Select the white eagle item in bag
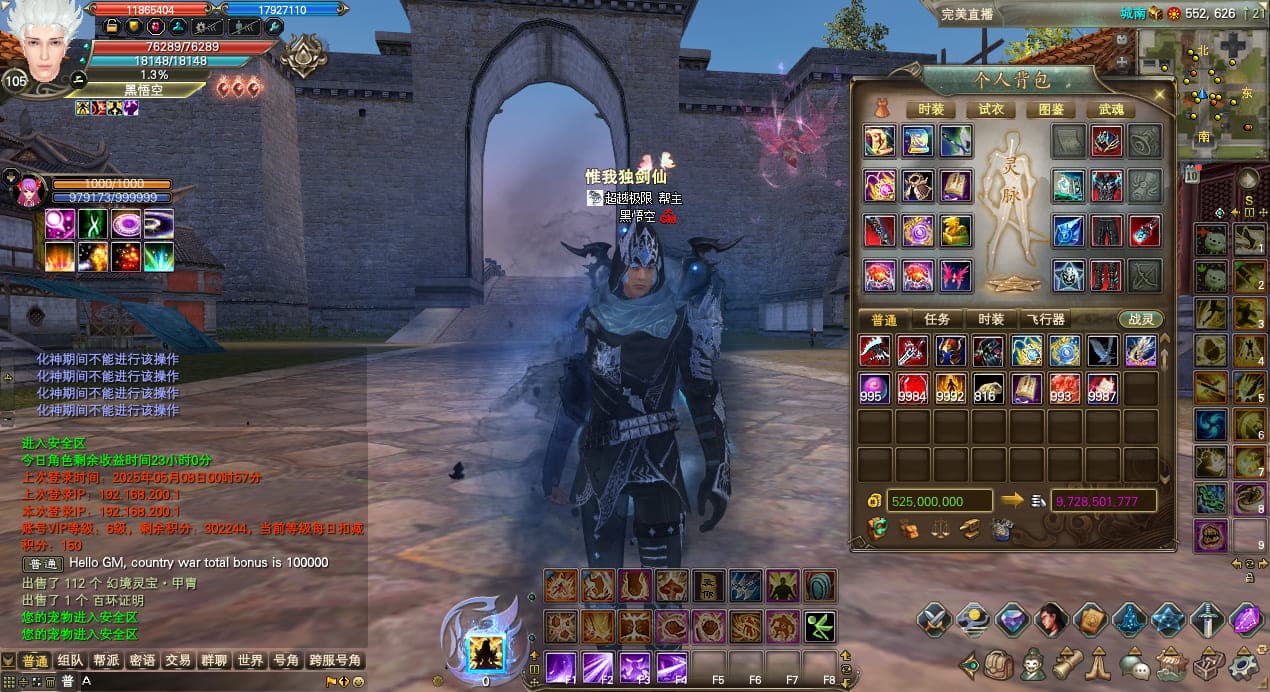 [1103, 350]
